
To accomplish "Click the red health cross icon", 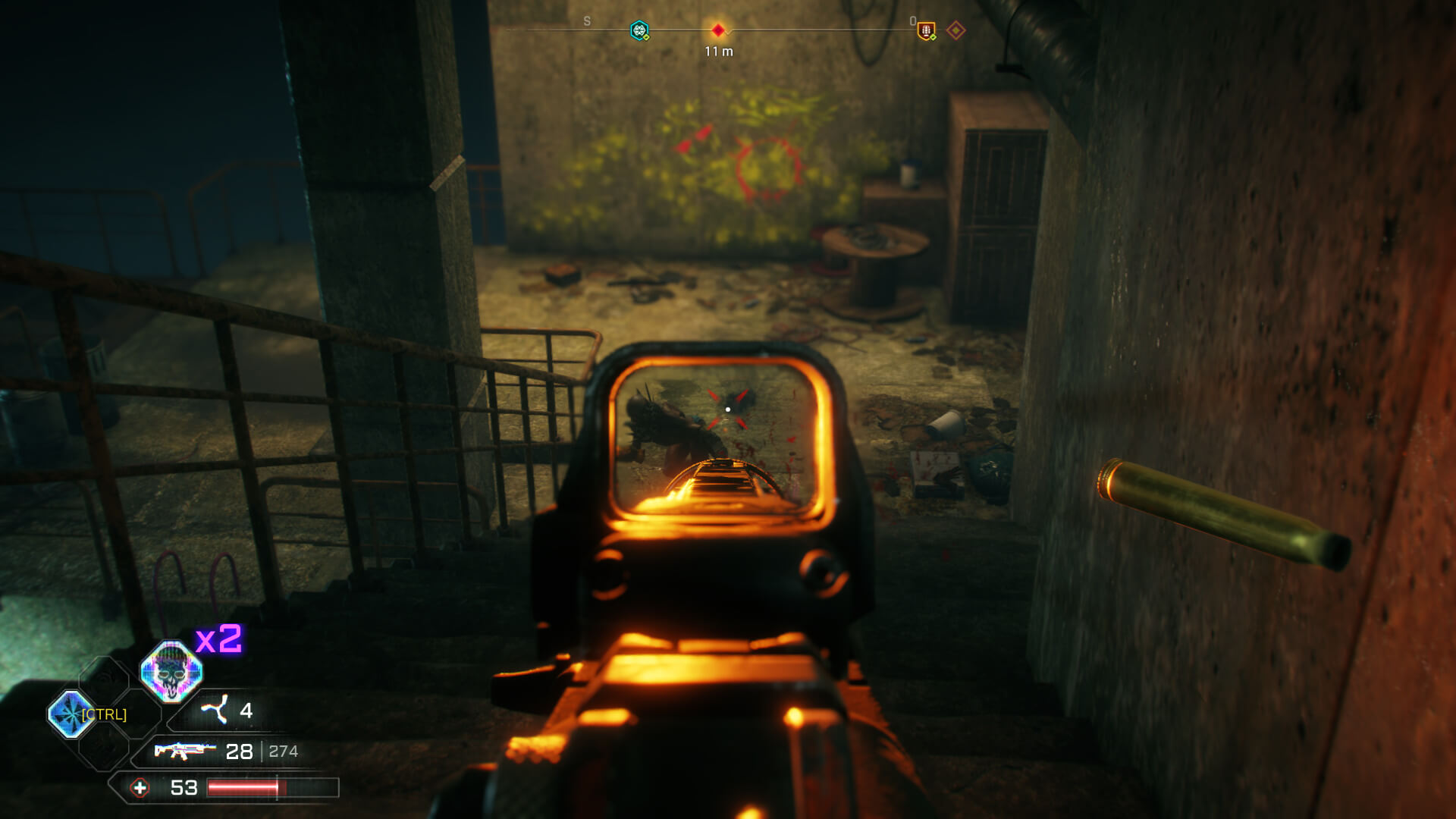I will tap(140, 788).
